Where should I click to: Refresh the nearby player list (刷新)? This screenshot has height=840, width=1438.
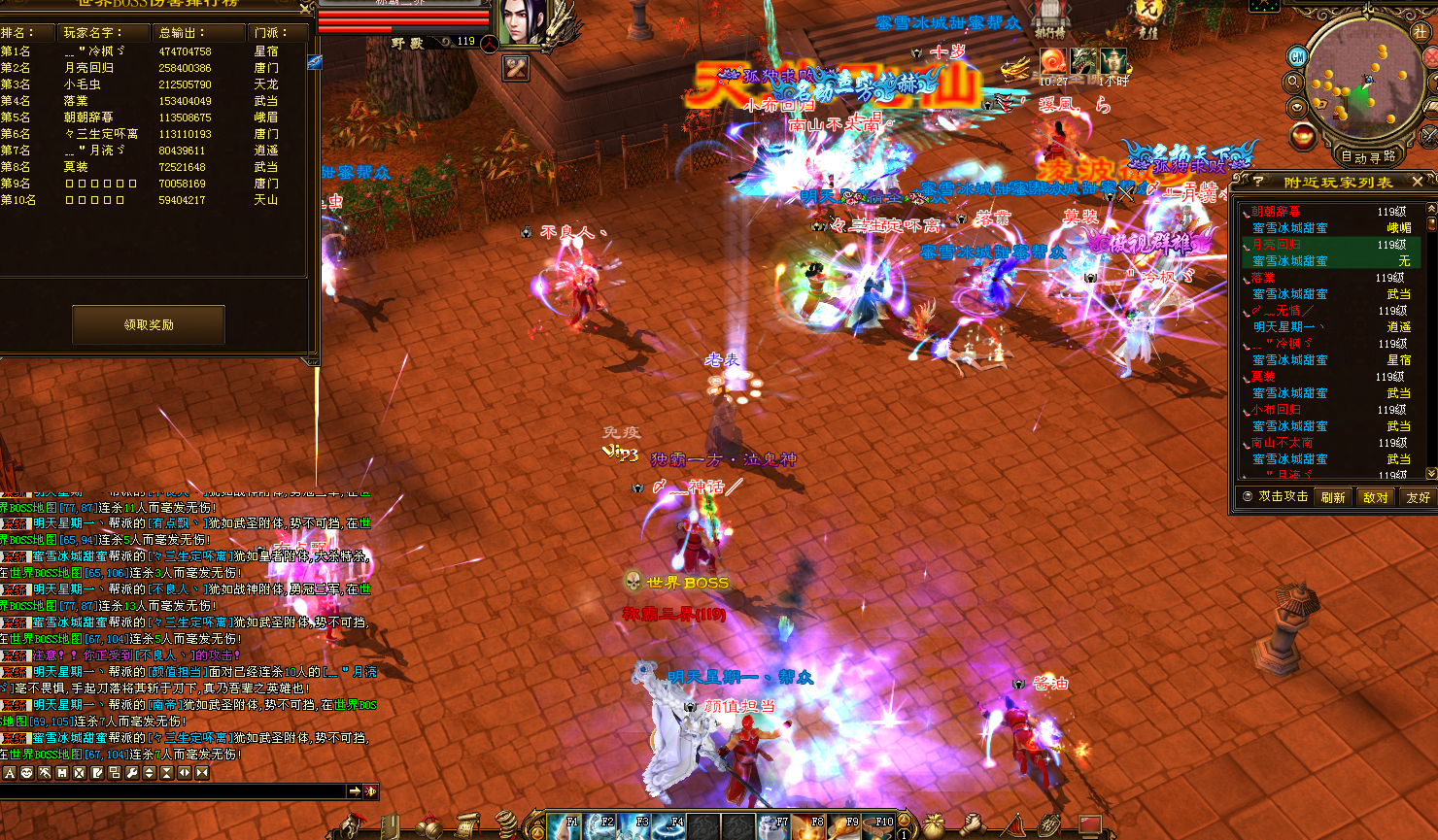click(x=1333, y=497)
